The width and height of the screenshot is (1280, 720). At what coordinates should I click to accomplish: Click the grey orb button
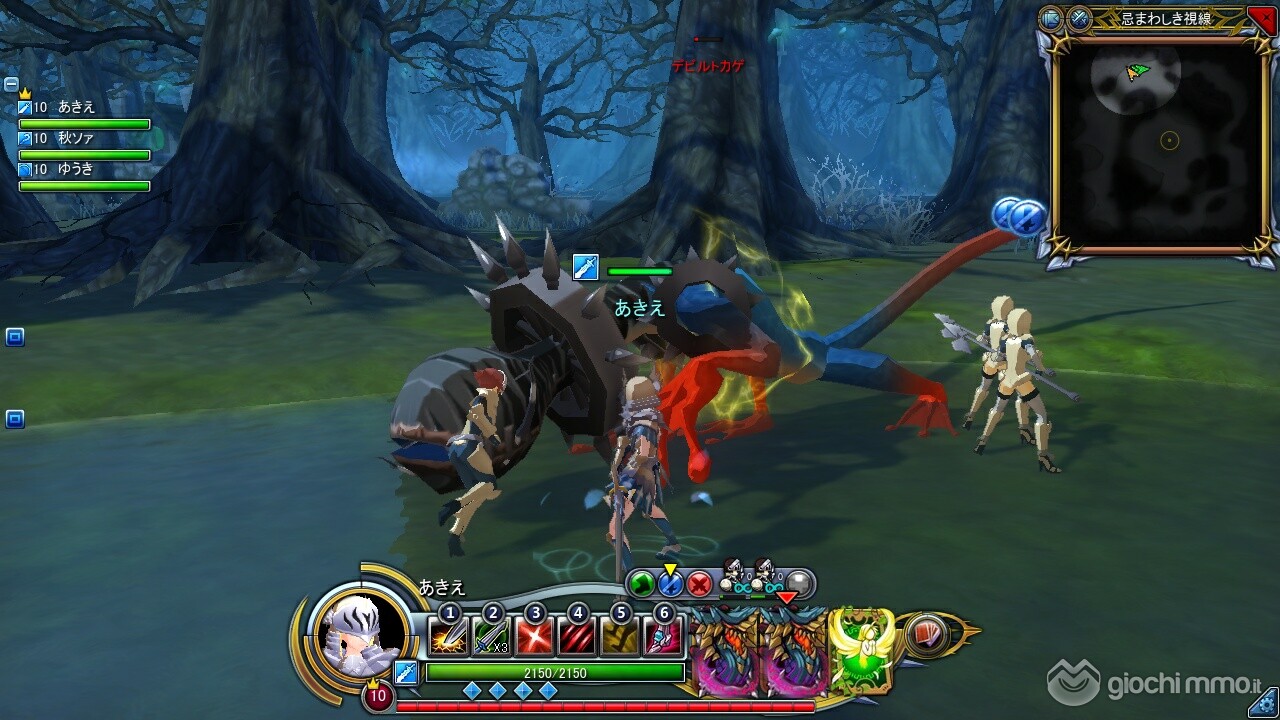798,584
